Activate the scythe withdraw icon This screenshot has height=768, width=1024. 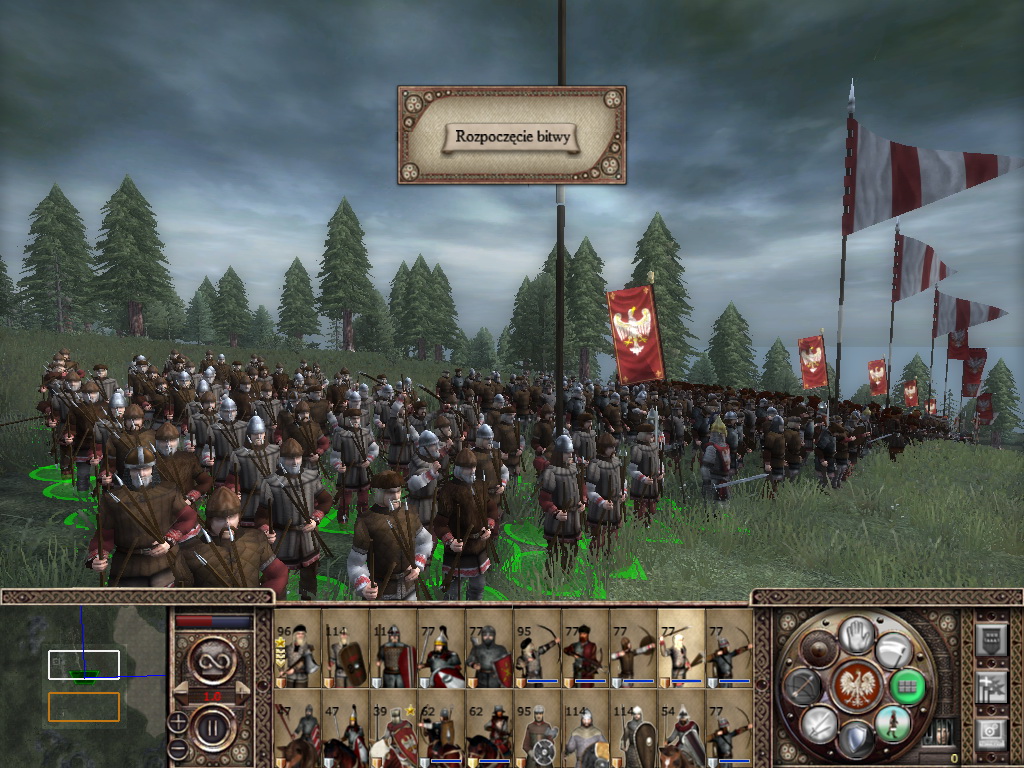click(892, 651)
